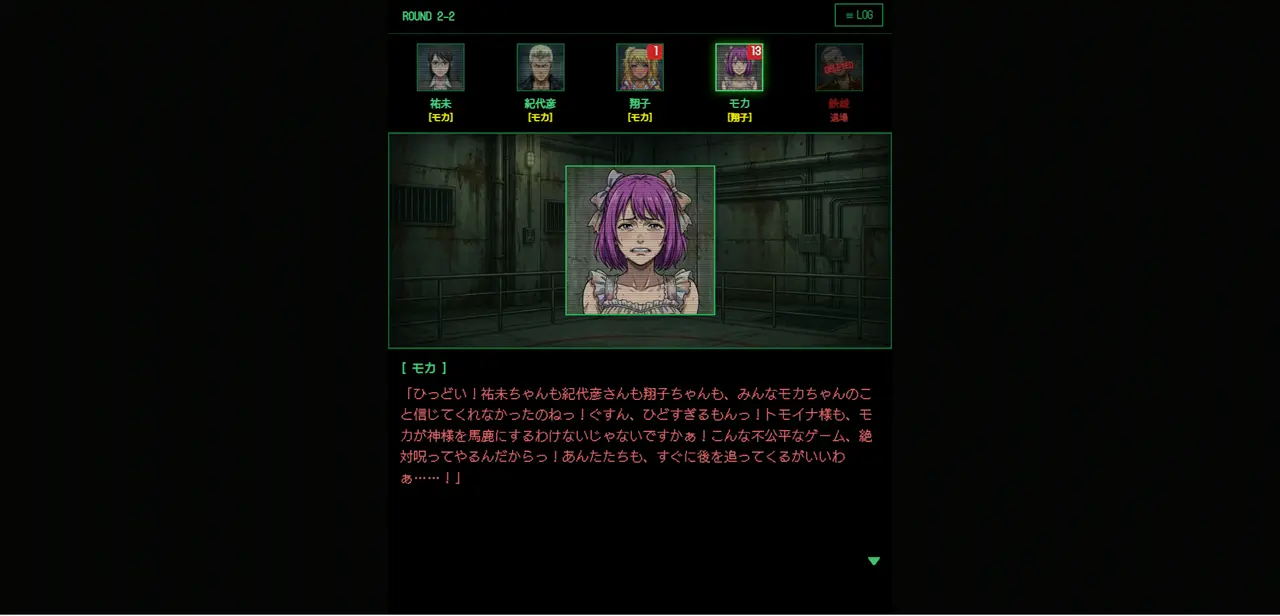Viewport: 1280px width, 616px height.
Task: Open the LOG button
Action: (x=858, y=15)
